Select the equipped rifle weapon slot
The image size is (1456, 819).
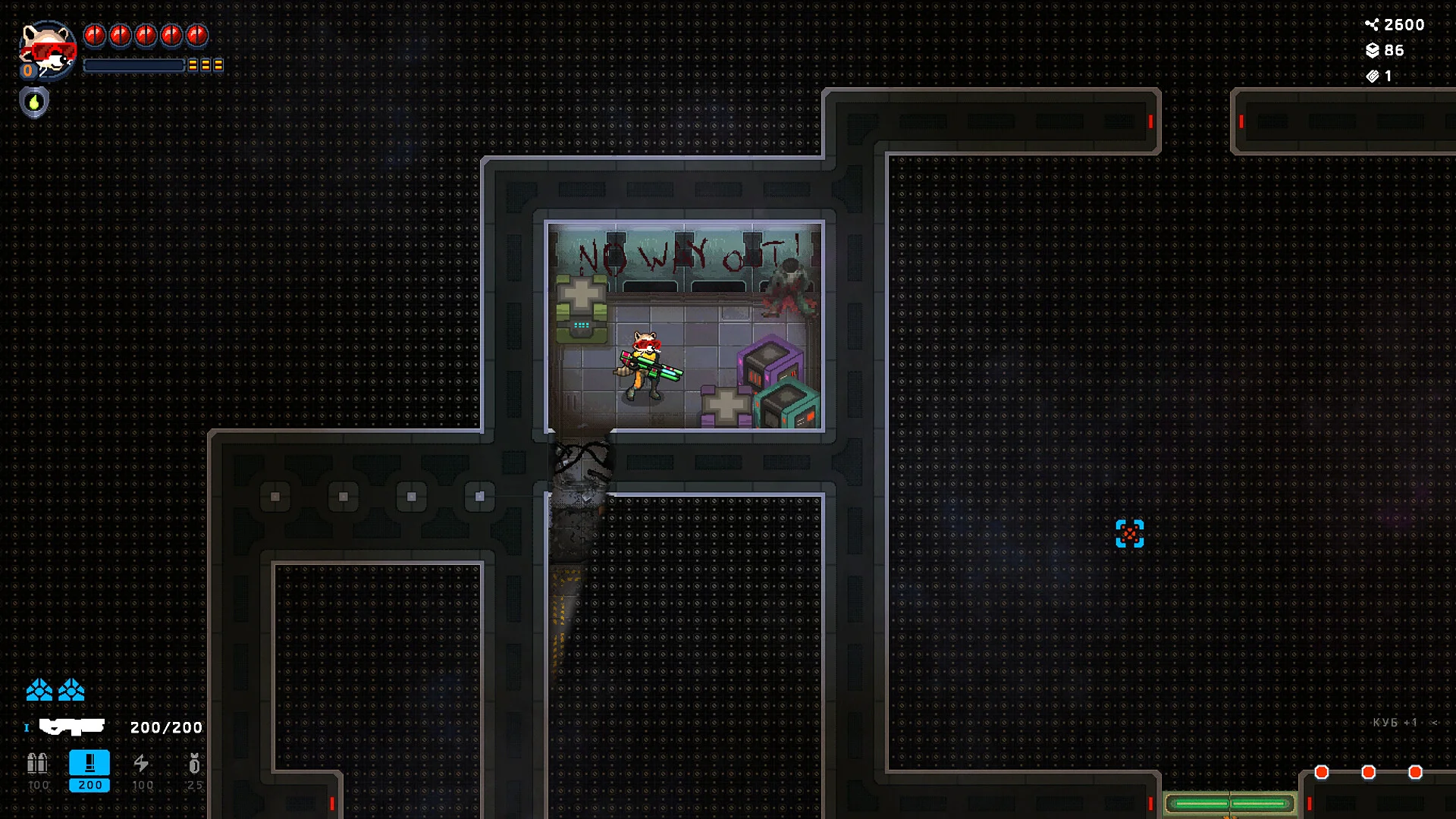[72, 726]
